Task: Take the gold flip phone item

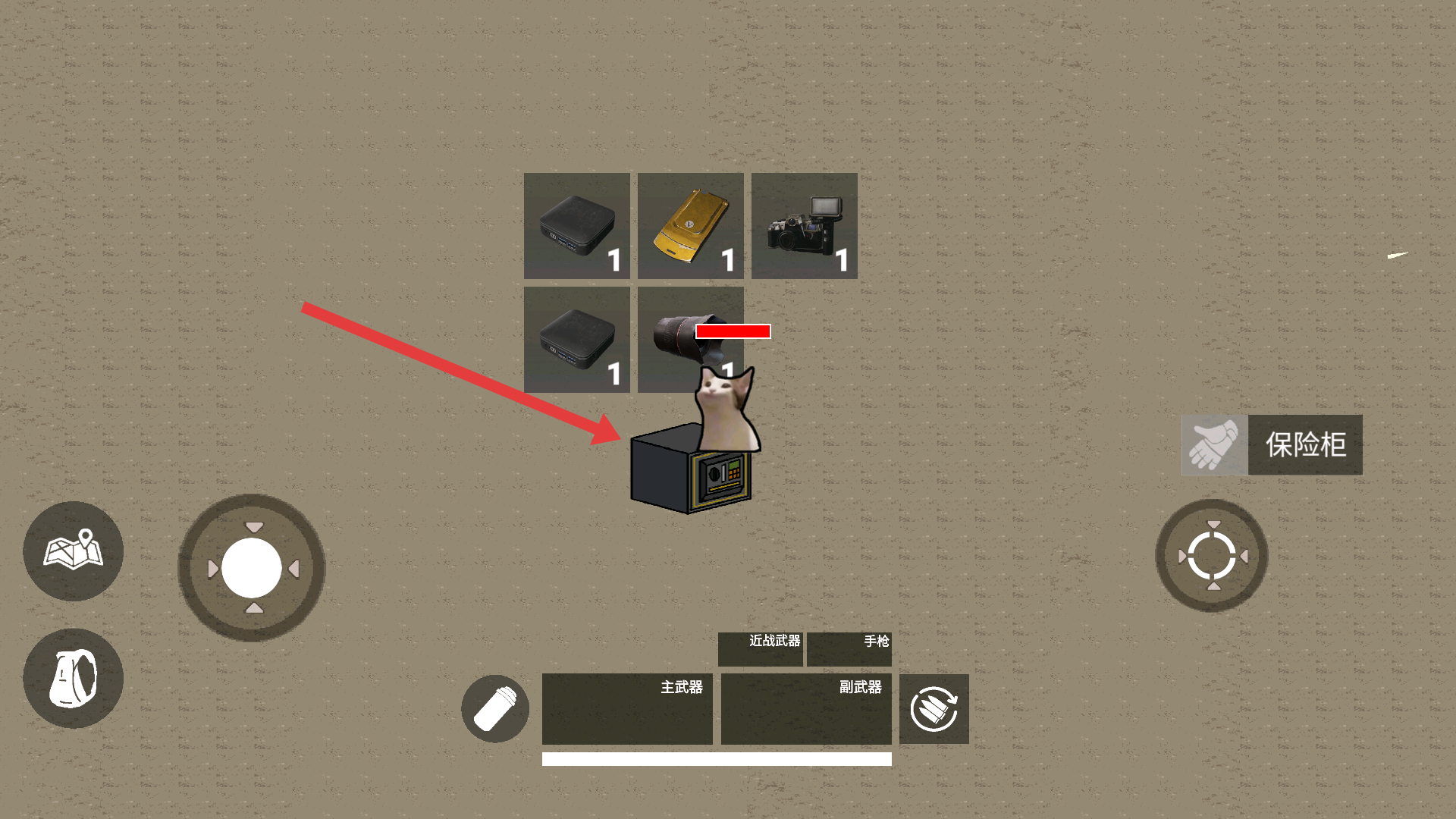Action: click(690, 226)
